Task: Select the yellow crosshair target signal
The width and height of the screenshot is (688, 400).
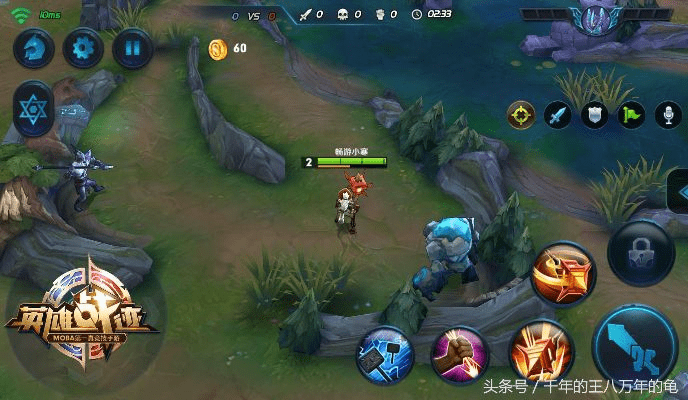Action: 521,115
